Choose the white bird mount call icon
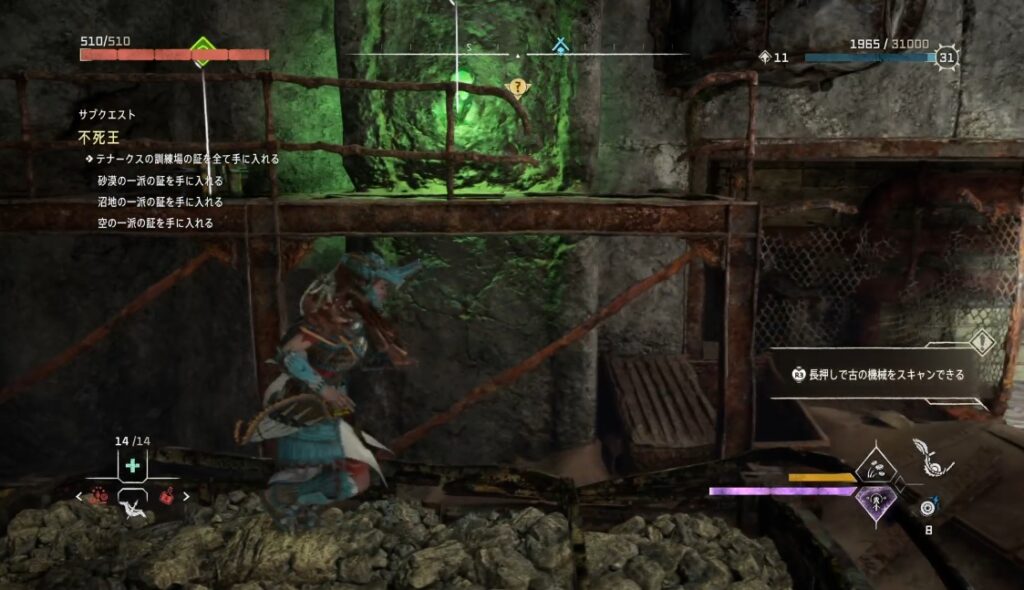The width and height of the screenshot is (1024, 590). tap(133, 509)
